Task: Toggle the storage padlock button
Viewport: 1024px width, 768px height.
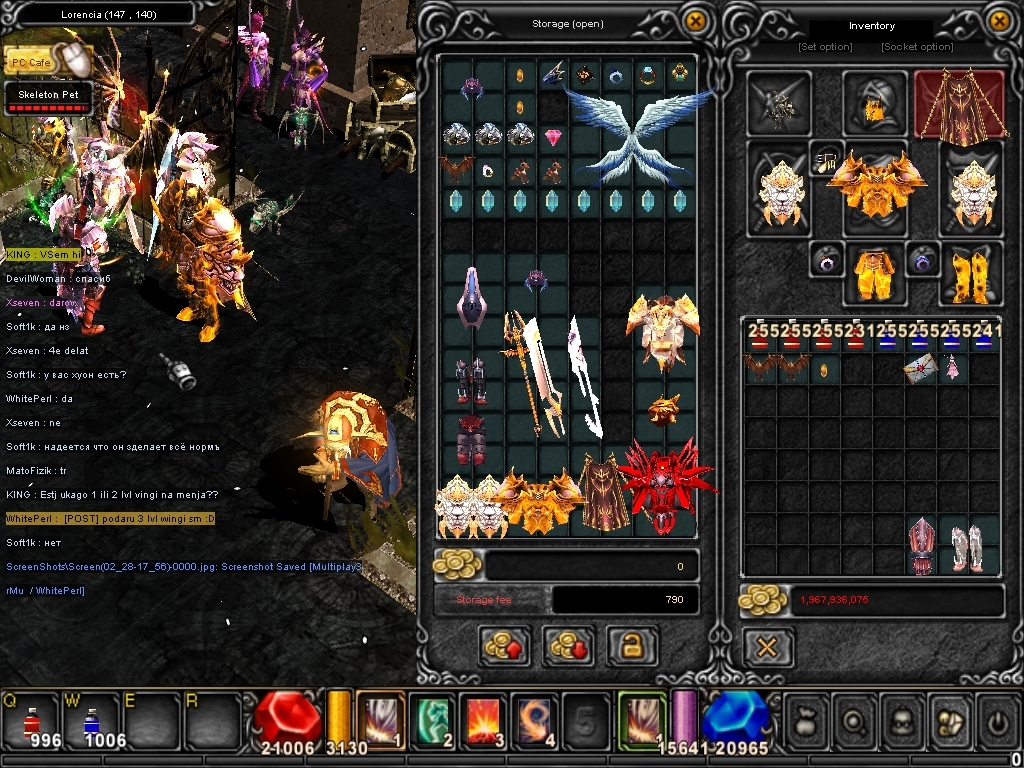Action: pos(632,646)
